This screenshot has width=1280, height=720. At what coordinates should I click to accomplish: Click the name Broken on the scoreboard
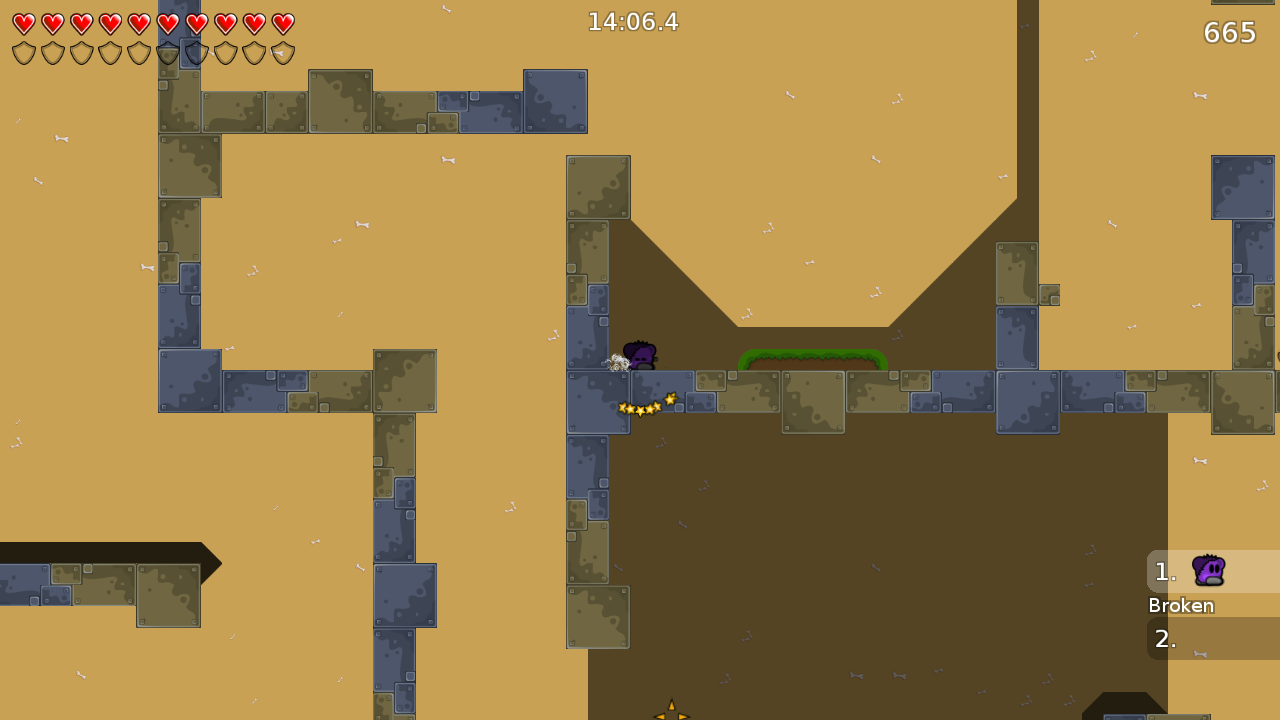click(x=1181, y=606)
